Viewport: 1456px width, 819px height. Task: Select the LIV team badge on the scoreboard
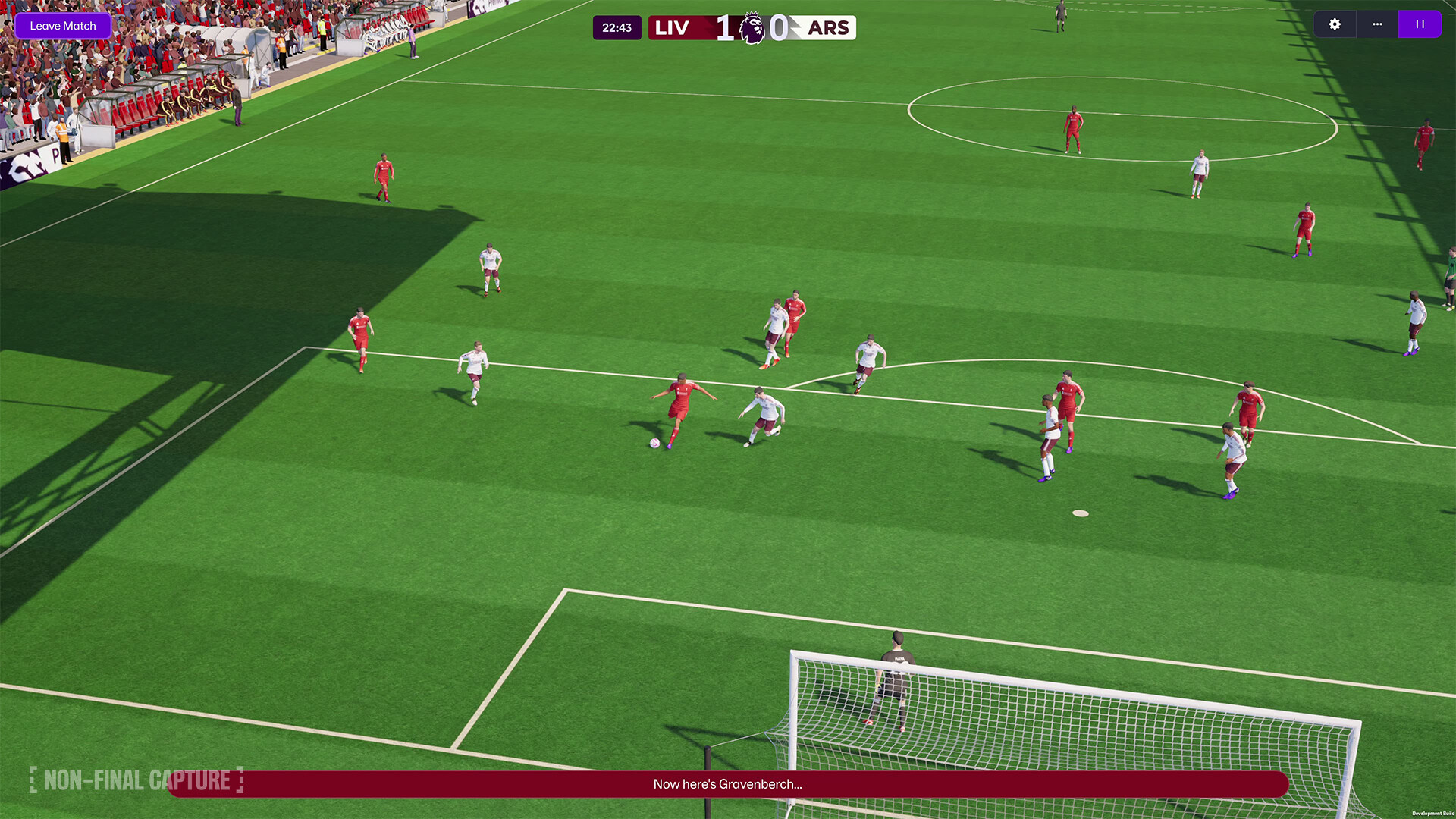click(x=673, y=27)
